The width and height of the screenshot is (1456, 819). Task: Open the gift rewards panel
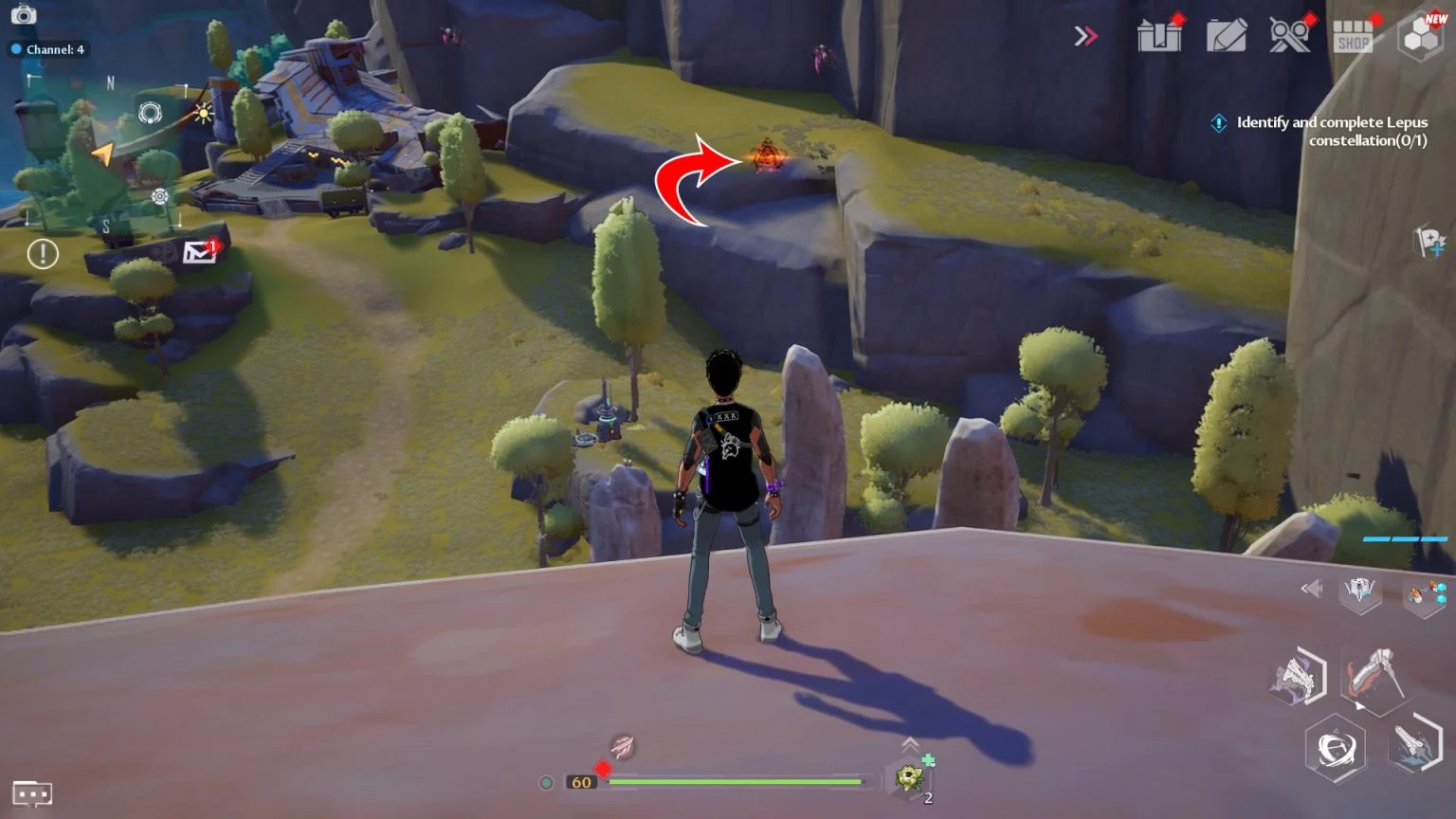click(1158, 34)
